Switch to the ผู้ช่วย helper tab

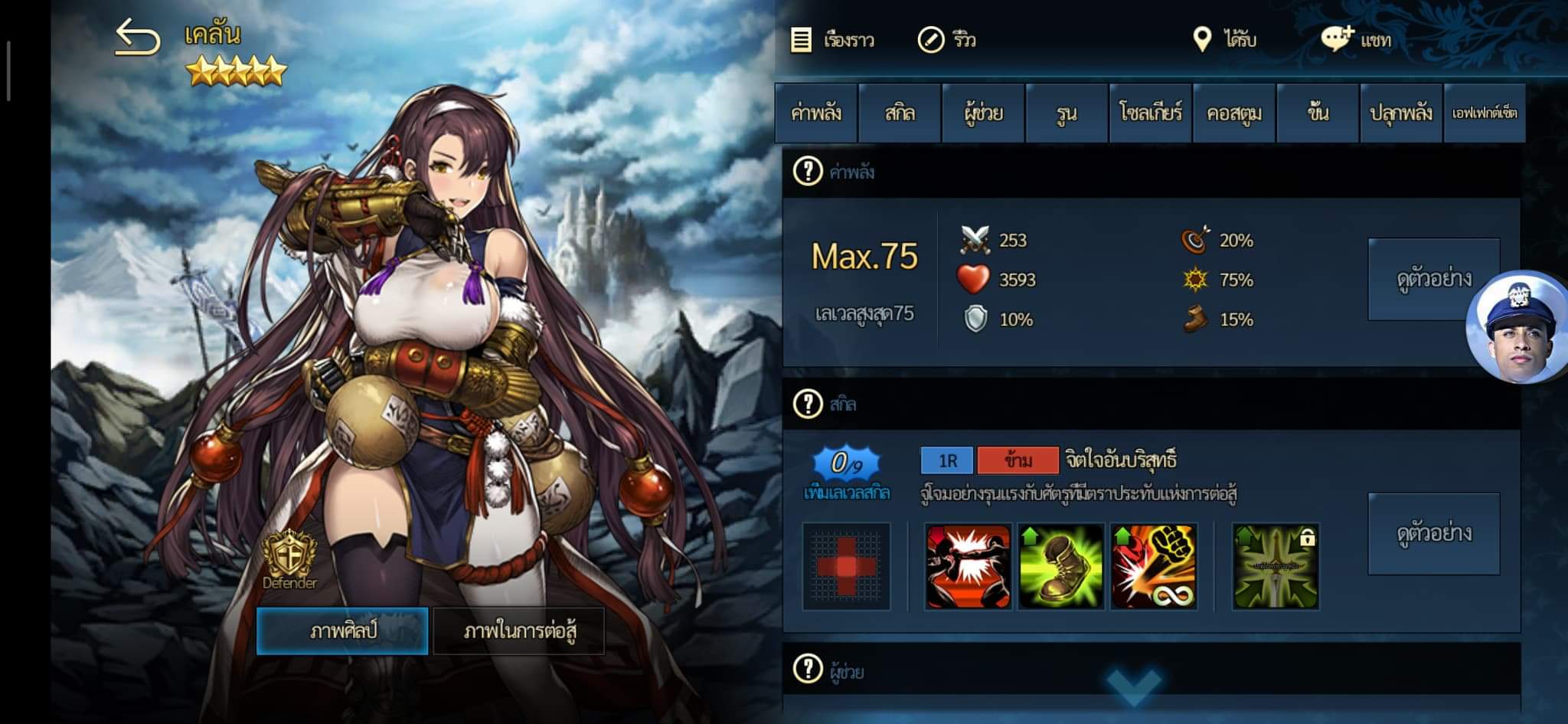pos(983,113)
